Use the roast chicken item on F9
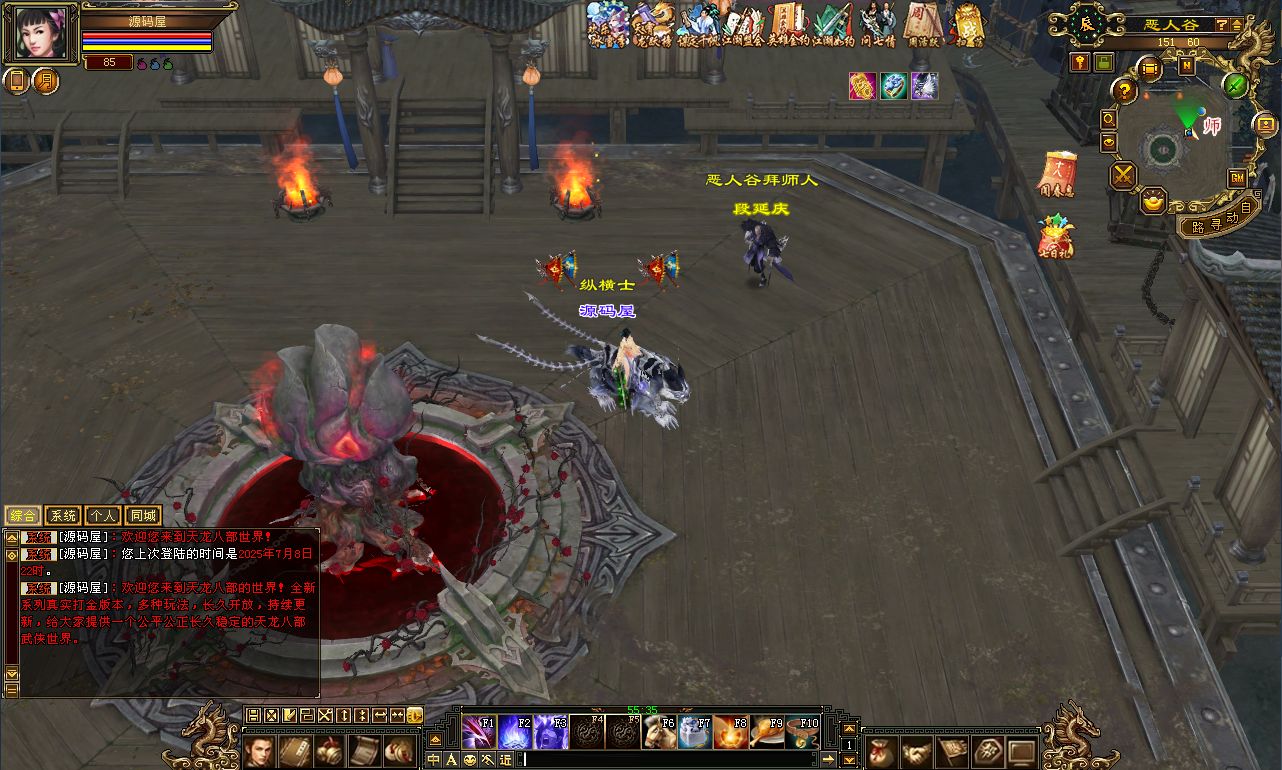 pos(767,732)
